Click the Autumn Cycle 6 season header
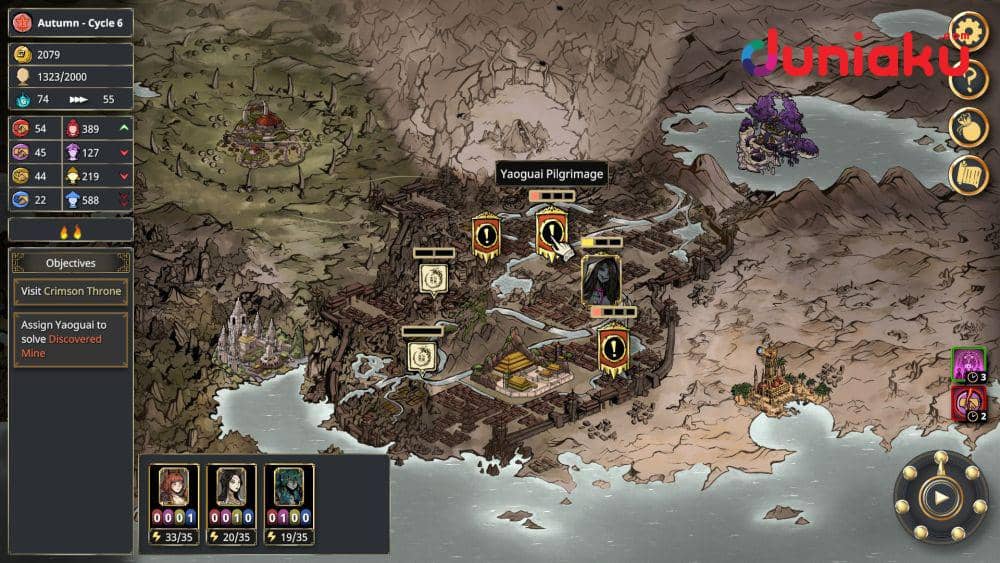The height and width of the screenshot is (563, 1000). [x=70, y=23]
